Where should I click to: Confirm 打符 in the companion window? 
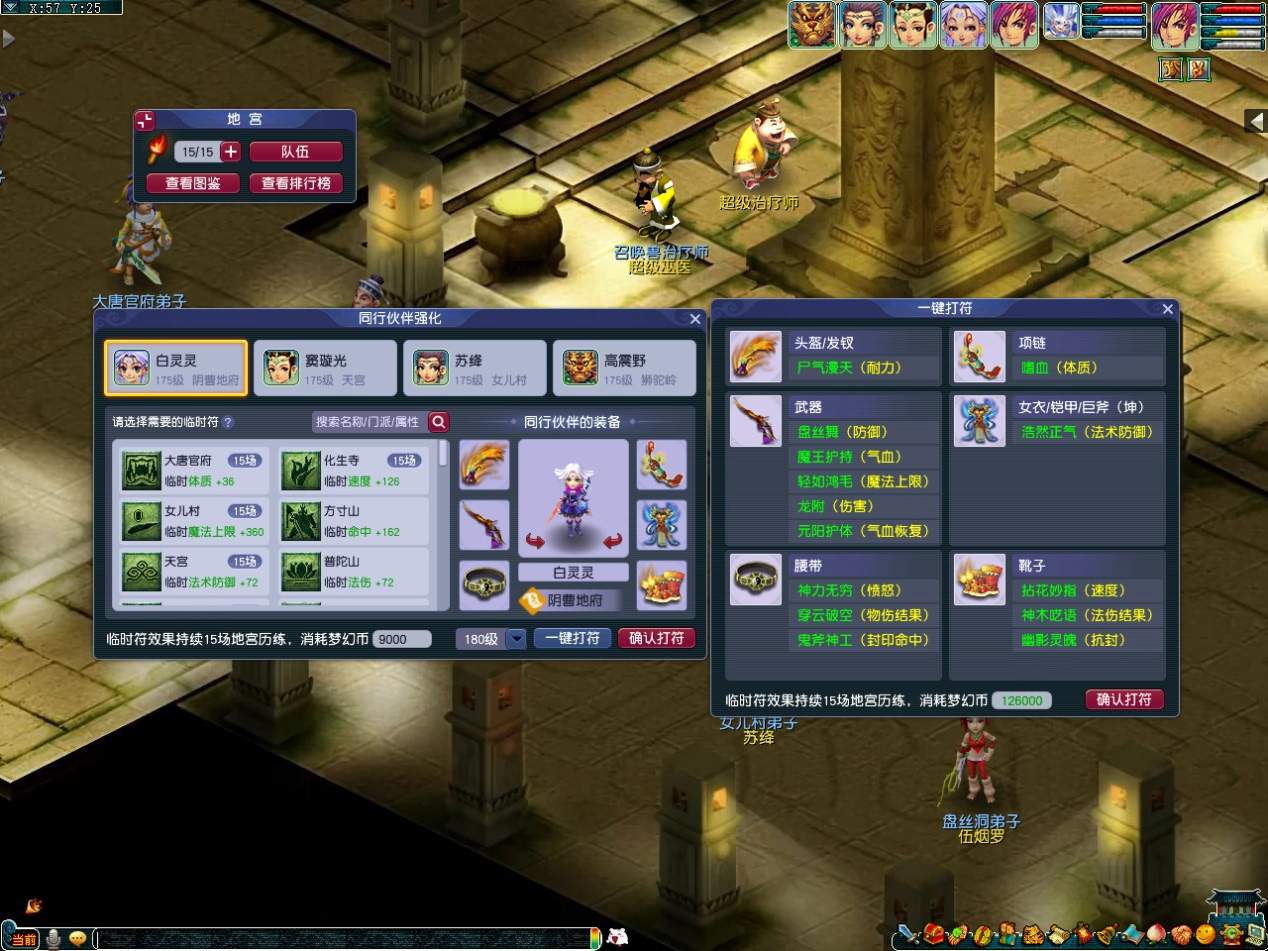pyautogui.click(x=656, y=638)
